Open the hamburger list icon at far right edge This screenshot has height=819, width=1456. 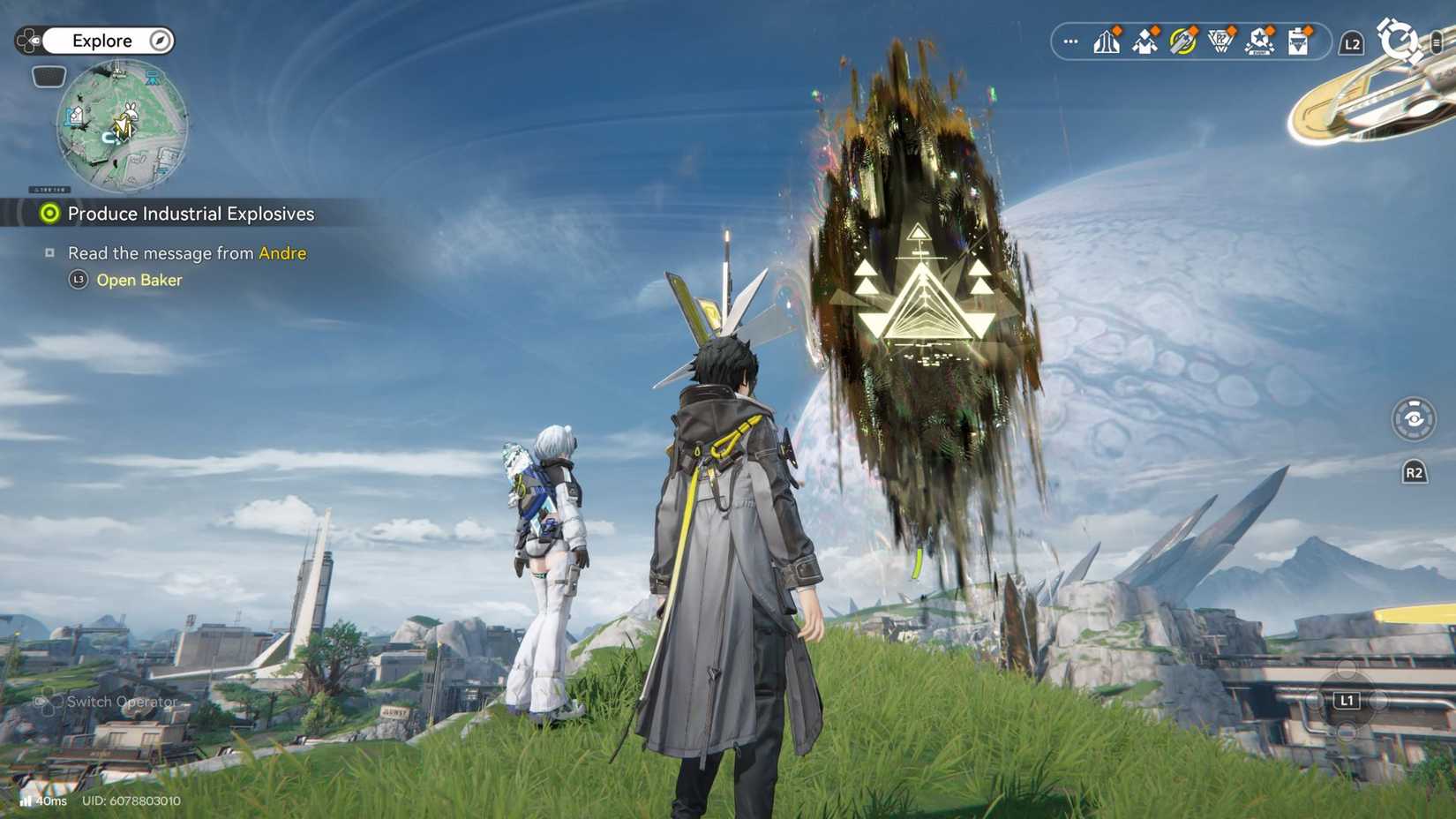[1436, 41]
